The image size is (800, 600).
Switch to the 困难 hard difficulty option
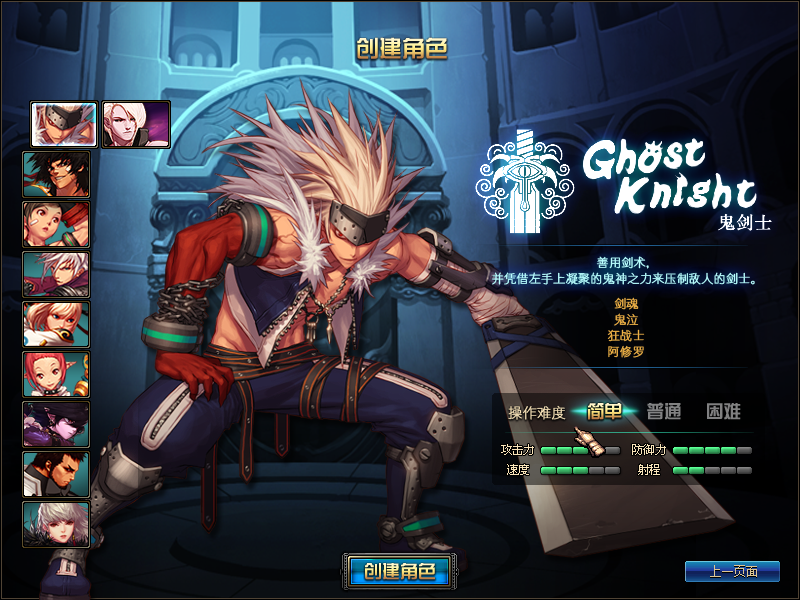[x=724, y=411]
